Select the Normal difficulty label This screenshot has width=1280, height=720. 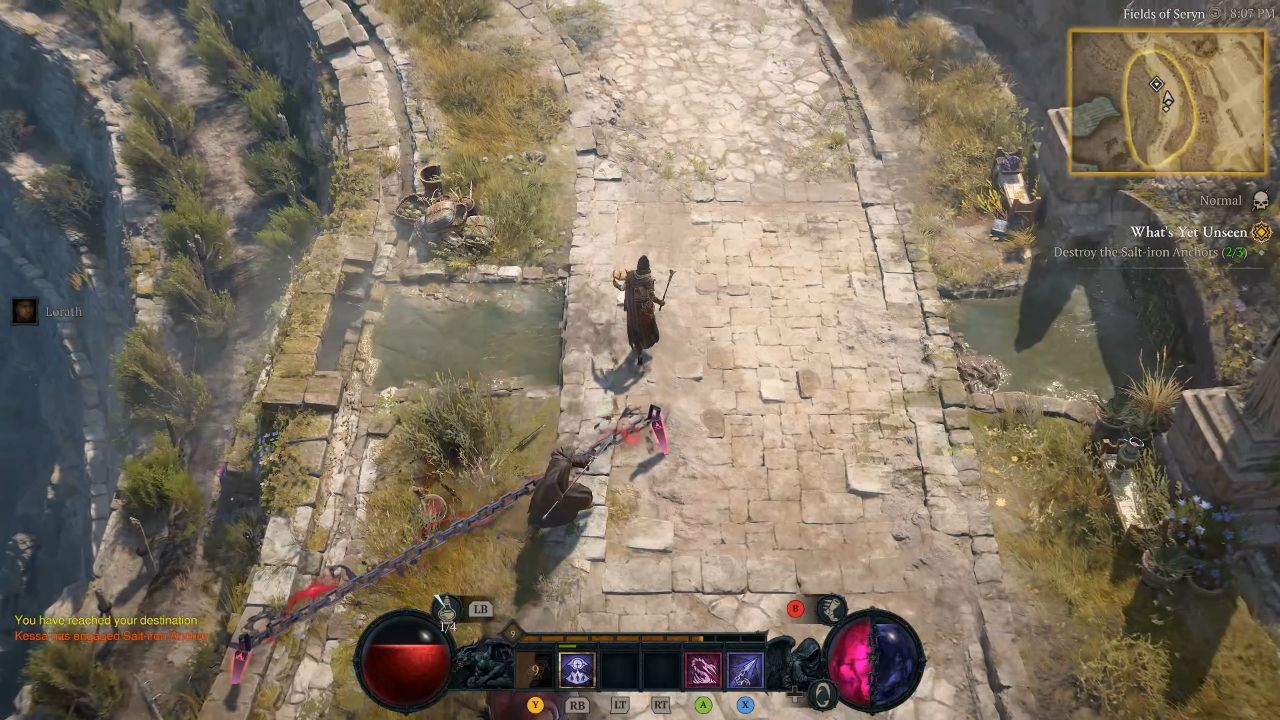[1222, 199]
